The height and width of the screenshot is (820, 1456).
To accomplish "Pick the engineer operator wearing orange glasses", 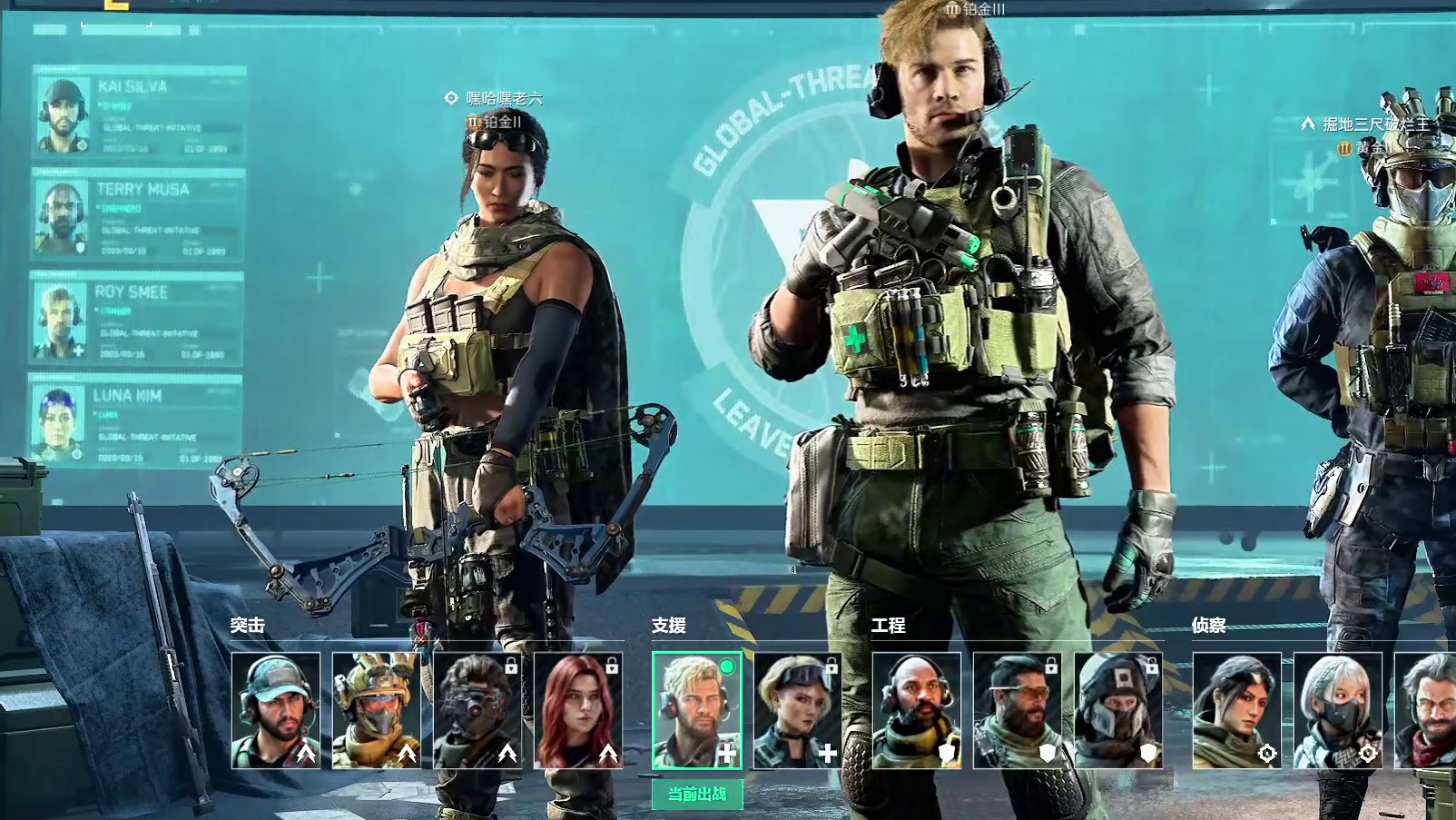I will click(1018, 710).
